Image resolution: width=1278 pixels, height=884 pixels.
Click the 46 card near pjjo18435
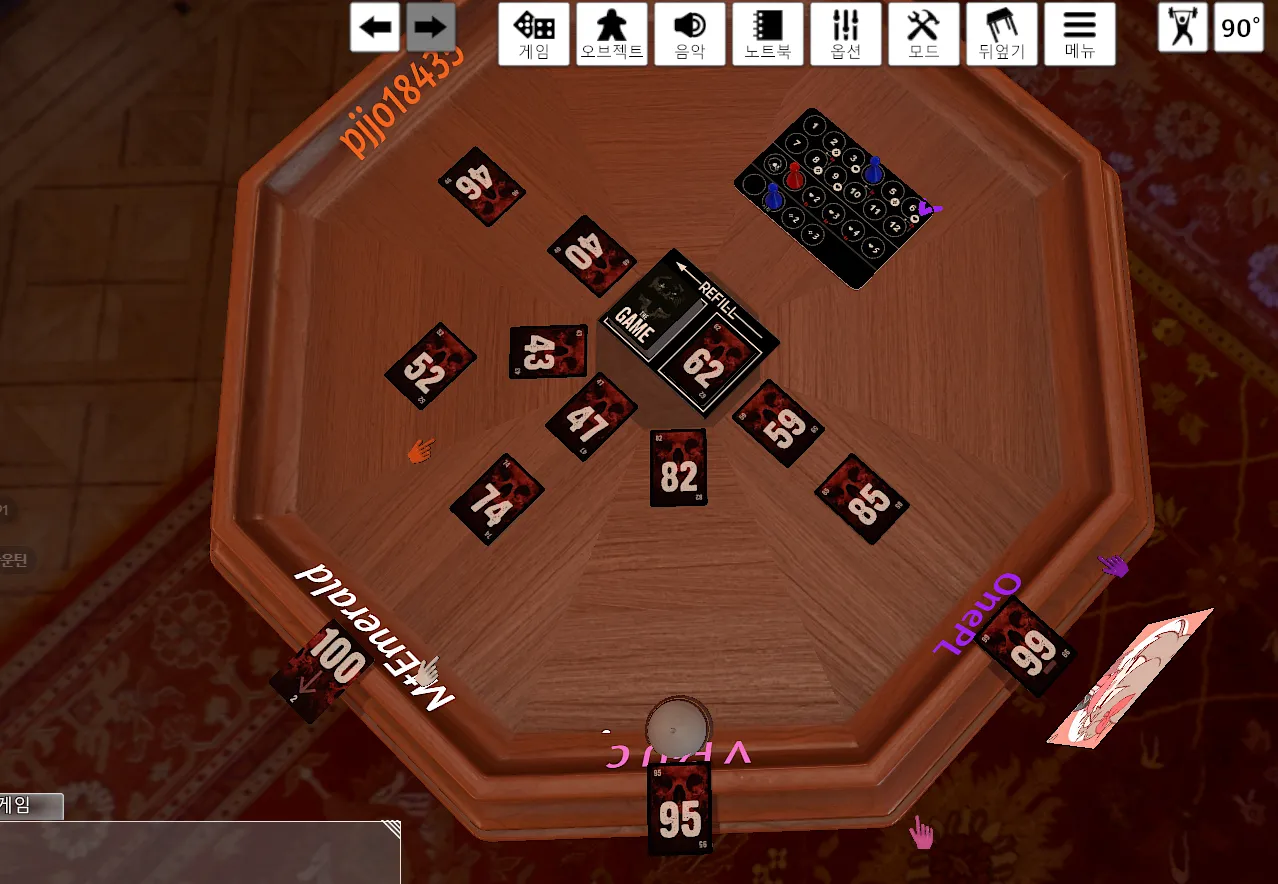(481, 186)
